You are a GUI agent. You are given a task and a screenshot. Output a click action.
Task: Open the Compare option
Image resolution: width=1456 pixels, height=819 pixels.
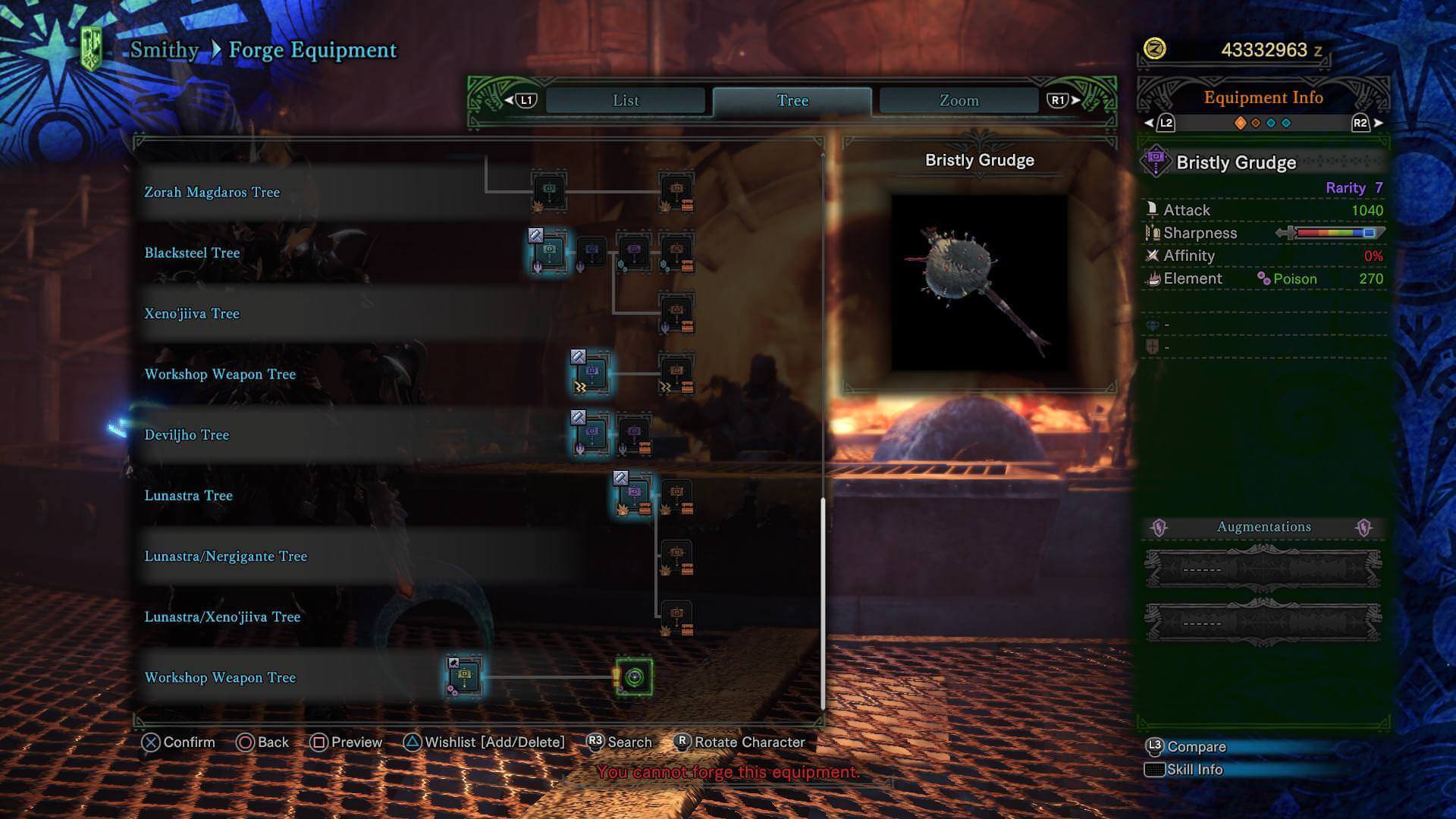click(1195, 747)
